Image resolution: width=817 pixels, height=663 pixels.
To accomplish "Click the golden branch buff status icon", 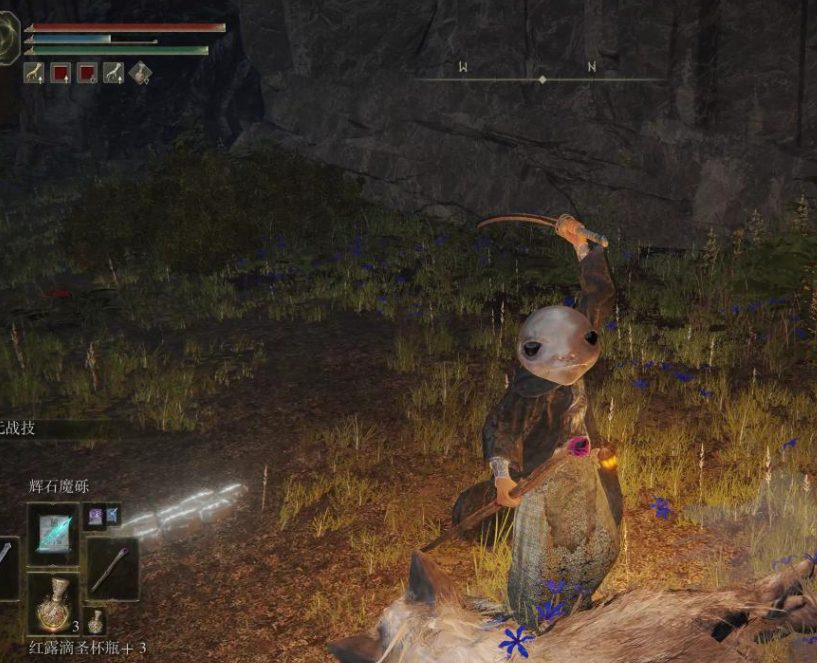I will point(34,73).
